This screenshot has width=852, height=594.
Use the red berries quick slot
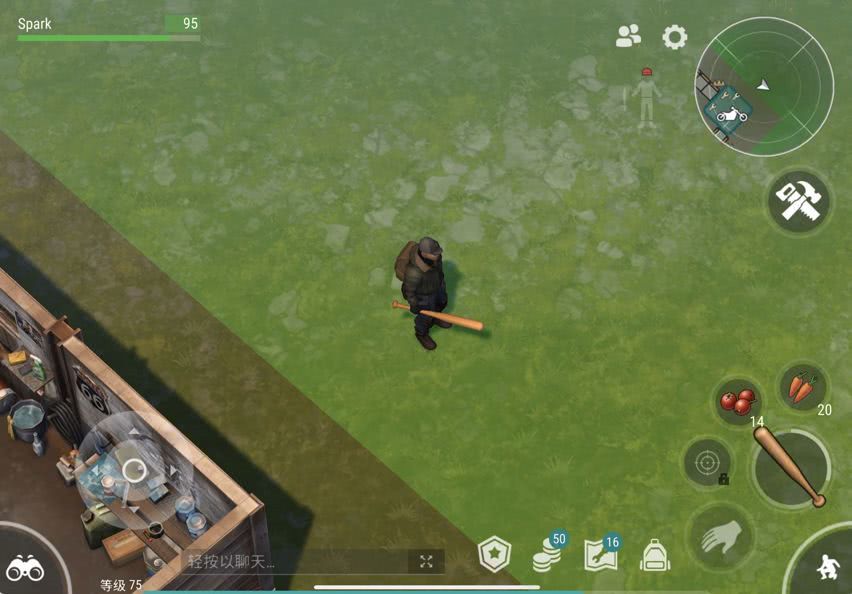pyautogui.click(x=739, y=401)
